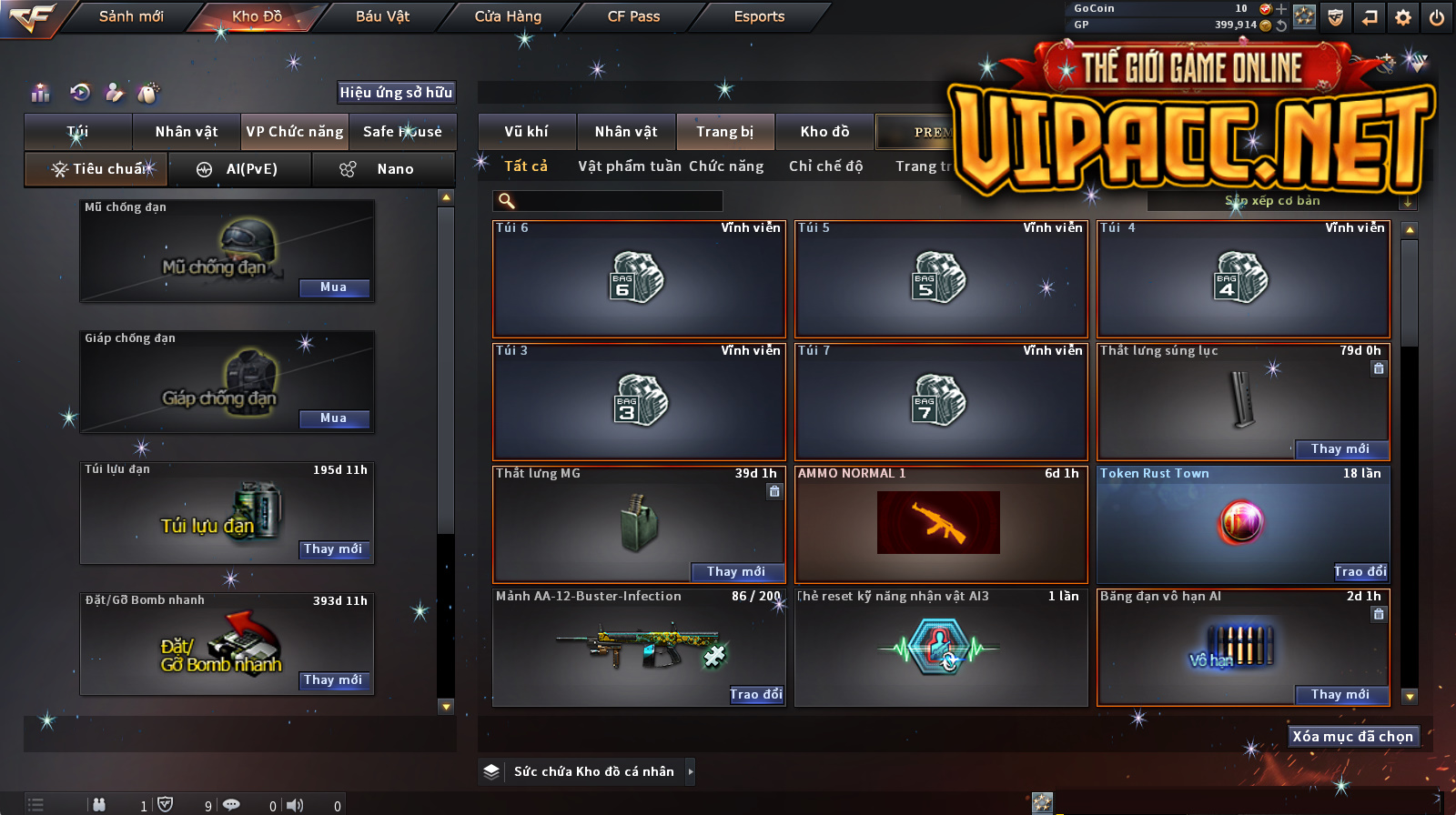Open the Cửa Hàng shop
1456x815 pixels.
[508, 16]
